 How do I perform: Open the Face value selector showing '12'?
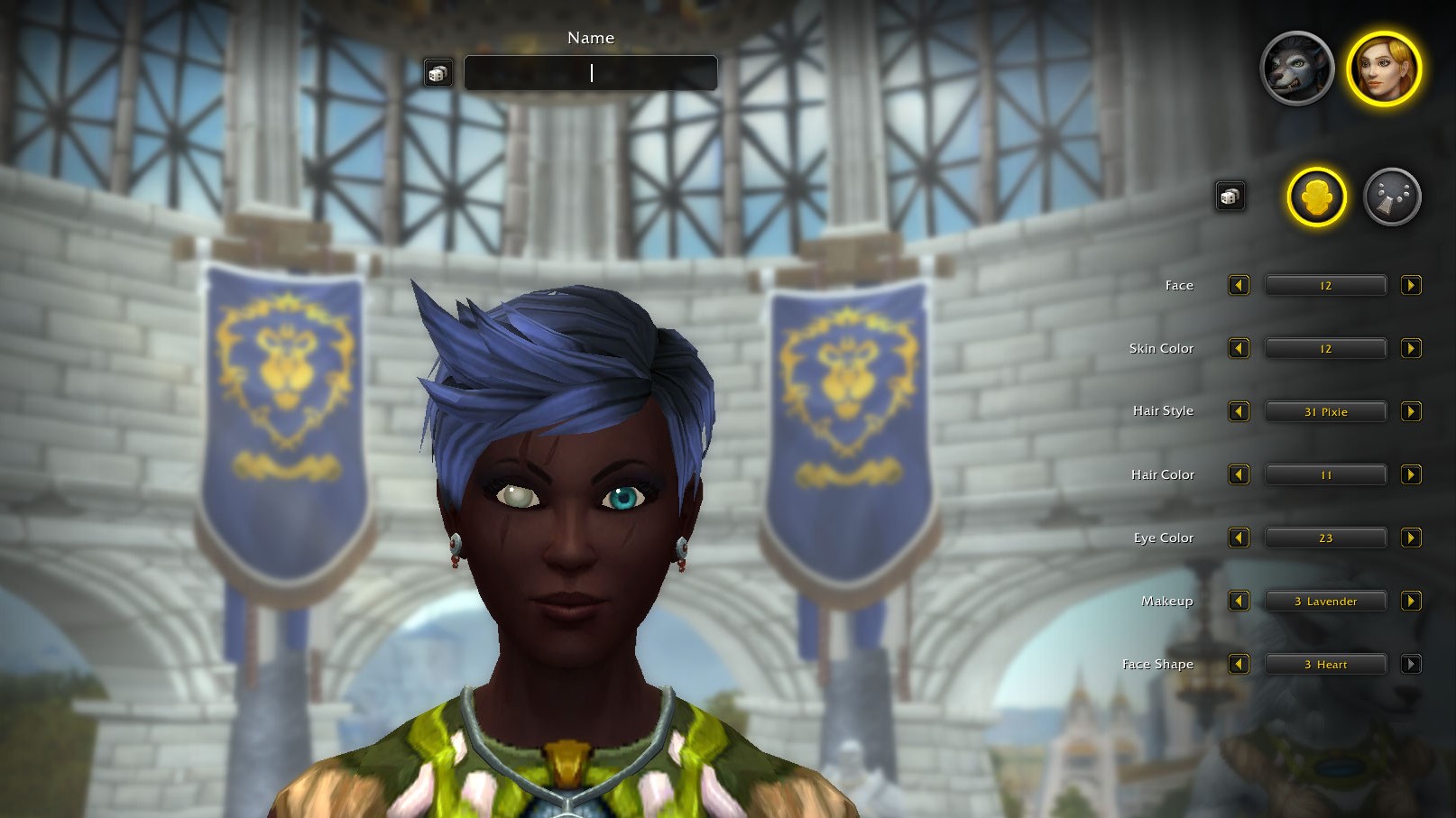[1325, 285]
